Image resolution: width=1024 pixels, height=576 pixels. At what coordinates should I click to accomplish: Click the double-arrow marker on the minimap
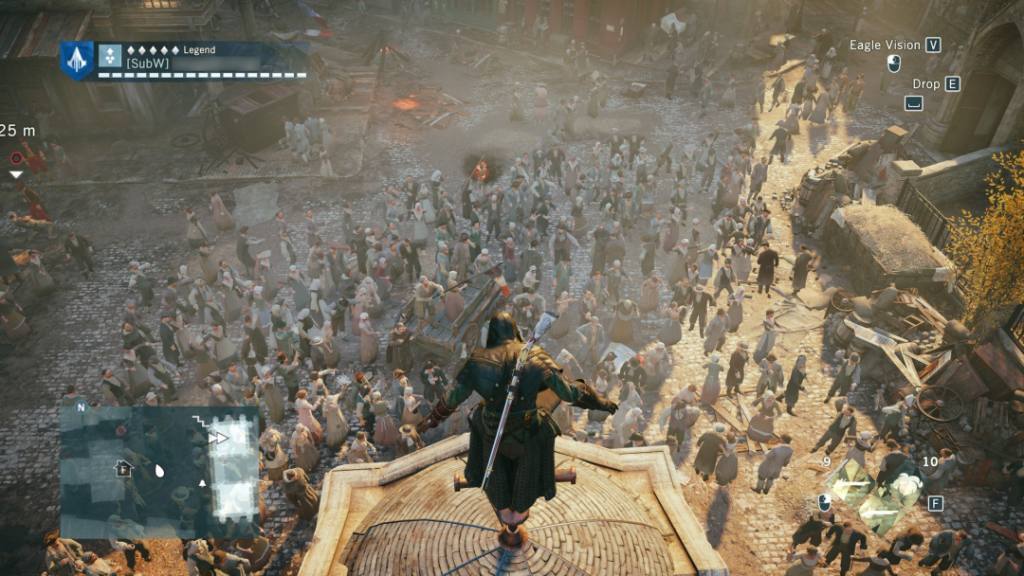point(218,437)
